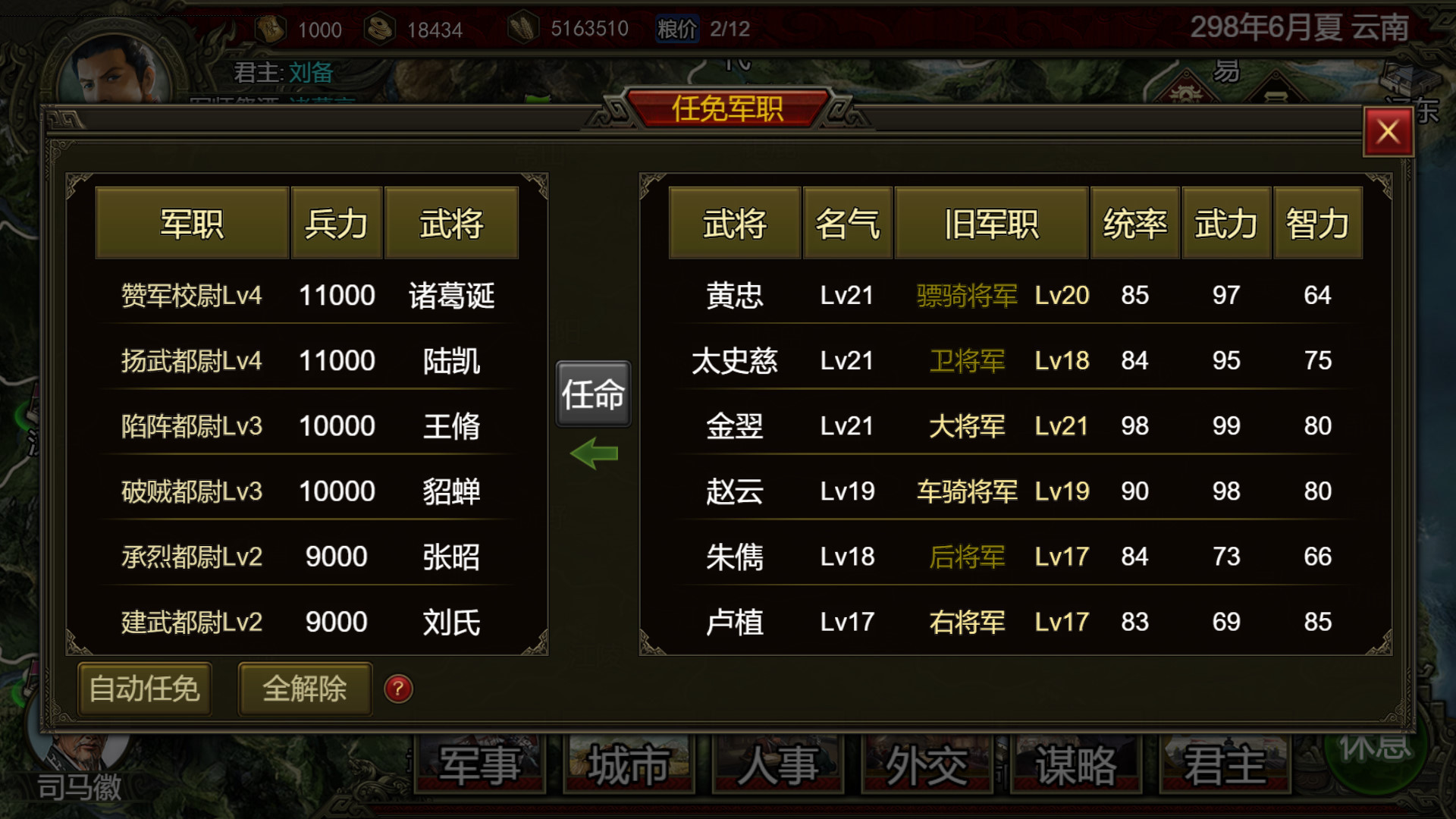Open the 人事 personnel menu
This screenshot has height=819, width=1456.
coord(775,764)
